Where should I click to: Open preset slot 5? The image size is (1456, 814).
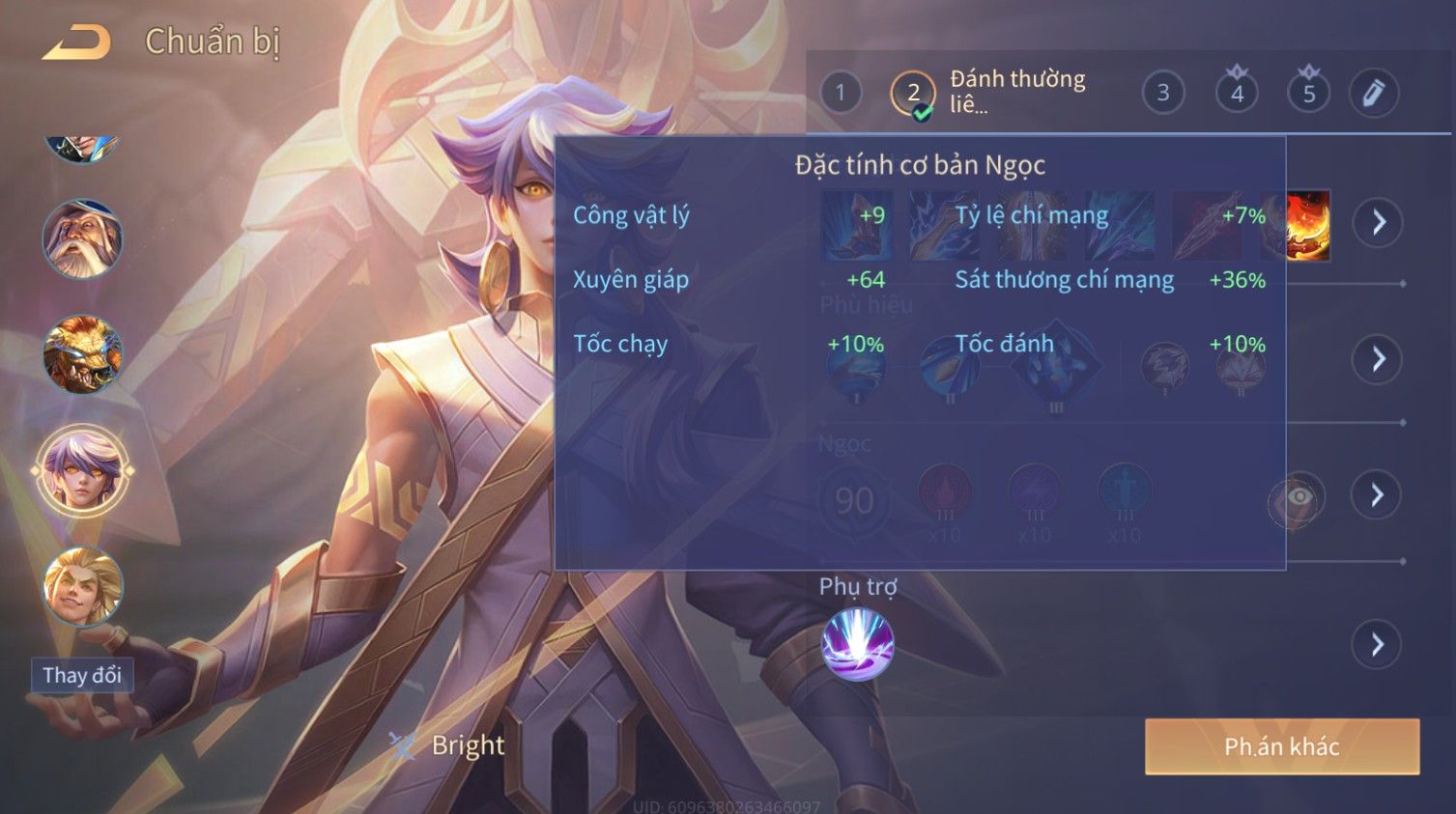(x=1309, y=93)
